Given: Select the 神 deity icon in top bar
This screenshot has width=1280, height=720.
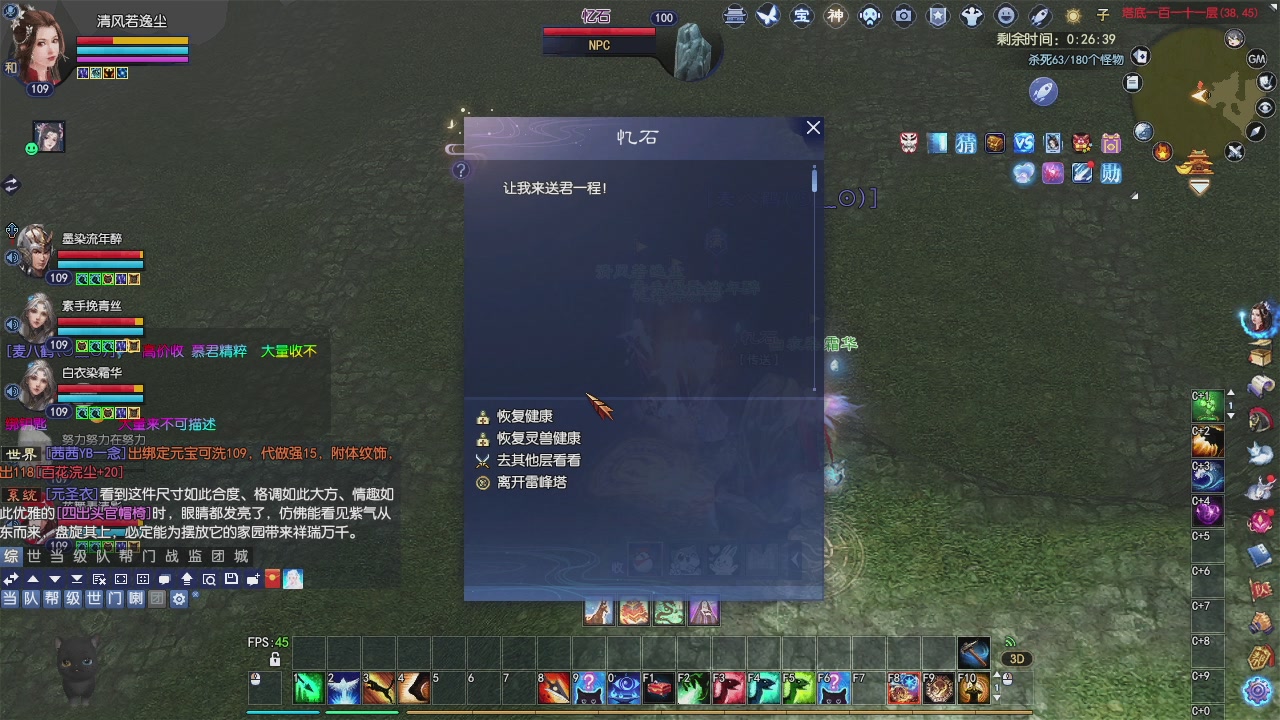Looking at the screenshot, I should [834, 17].
